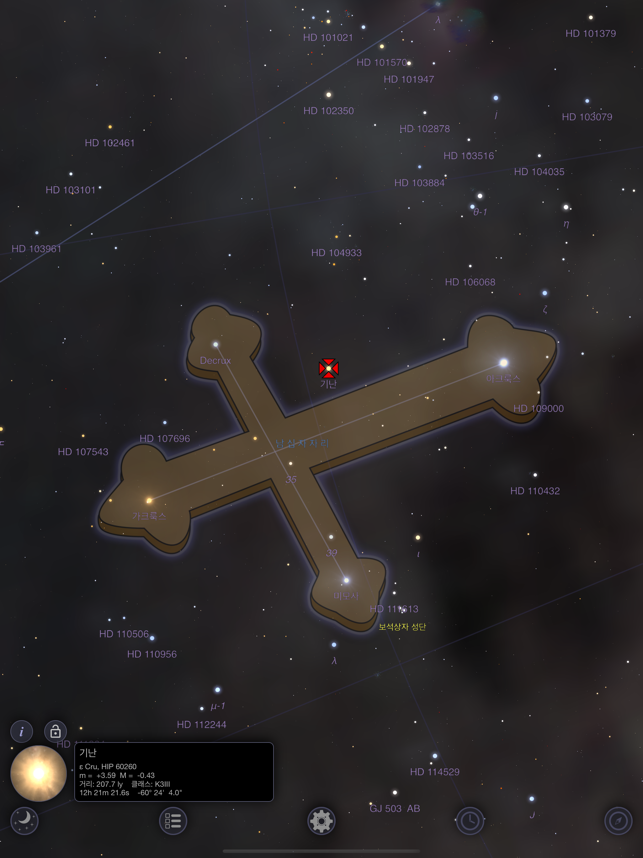This screenshot has height=858, width=643.
Task: Open the 기난 star details panel
Action: pyautogui.click(x=174, y=771)
